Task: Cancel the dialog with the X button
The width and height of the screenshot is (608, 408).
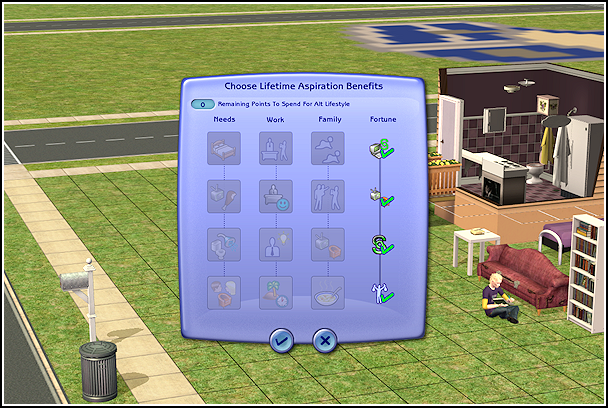Action: pyautogui.click(x=324, y=340)
